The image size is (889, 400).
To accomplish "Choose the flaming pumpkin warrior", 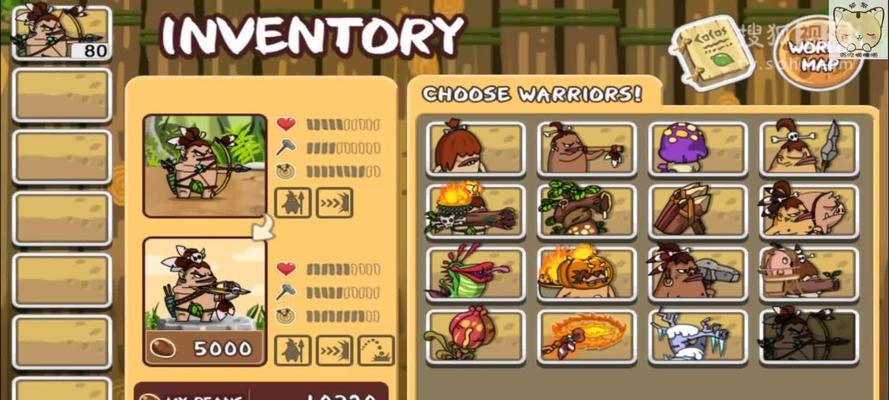I will click(x=586, y=273).
